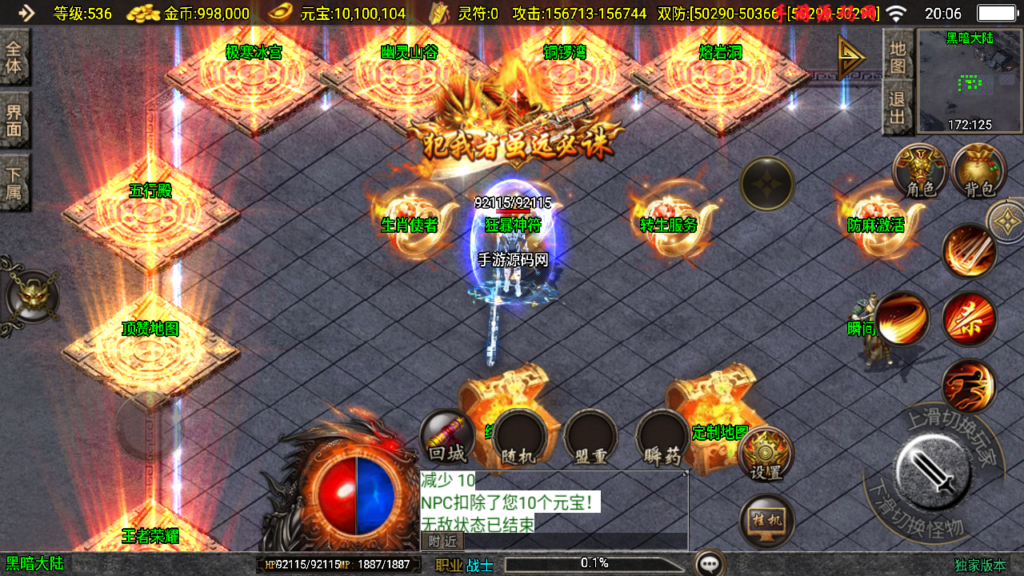Viewport: 1024px width, 576px height.
Task: Open the 背包 backpack
Action: tap(978, 172)
